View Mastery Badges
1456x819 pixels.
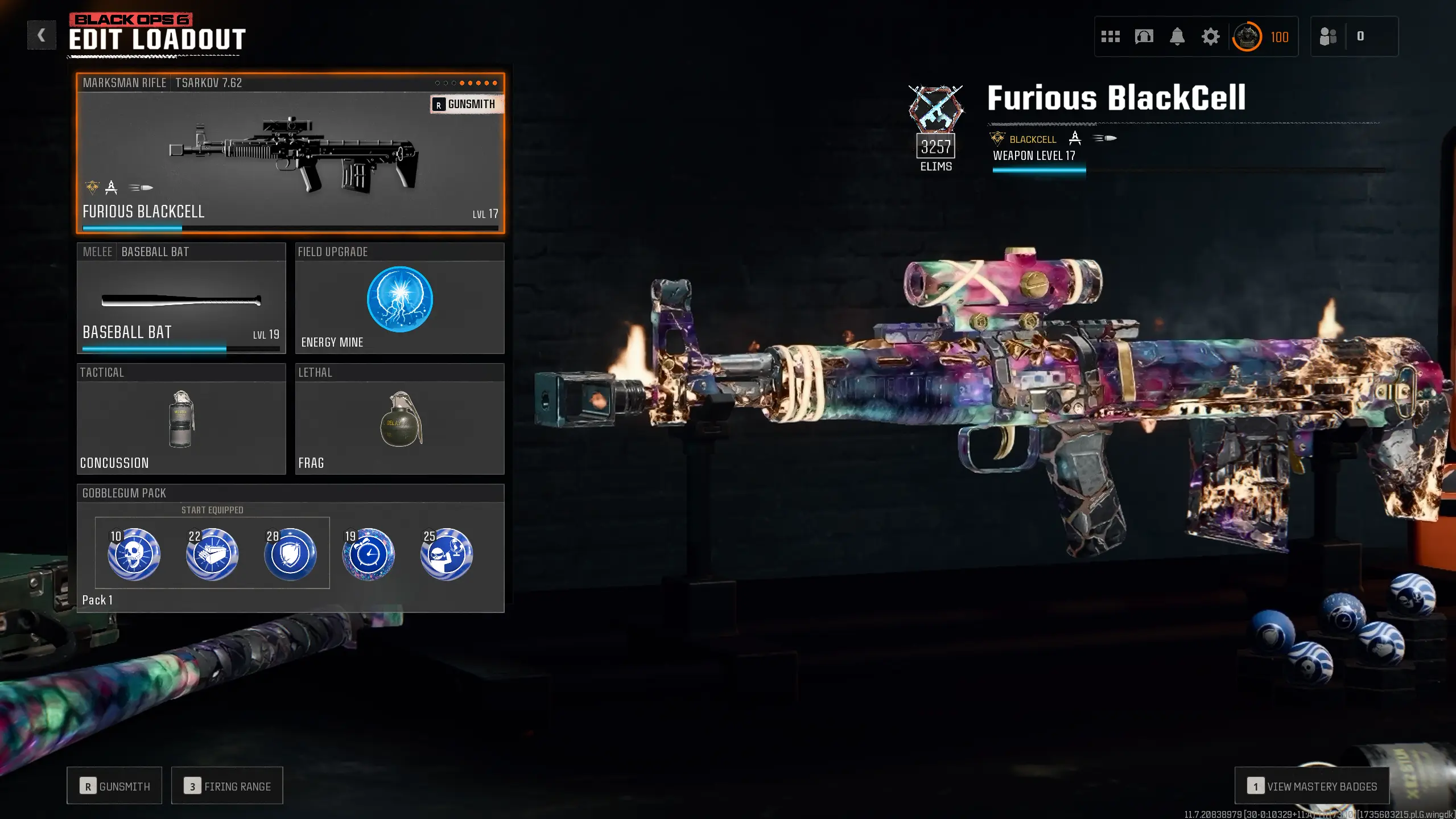click(x=1311, y=786)
